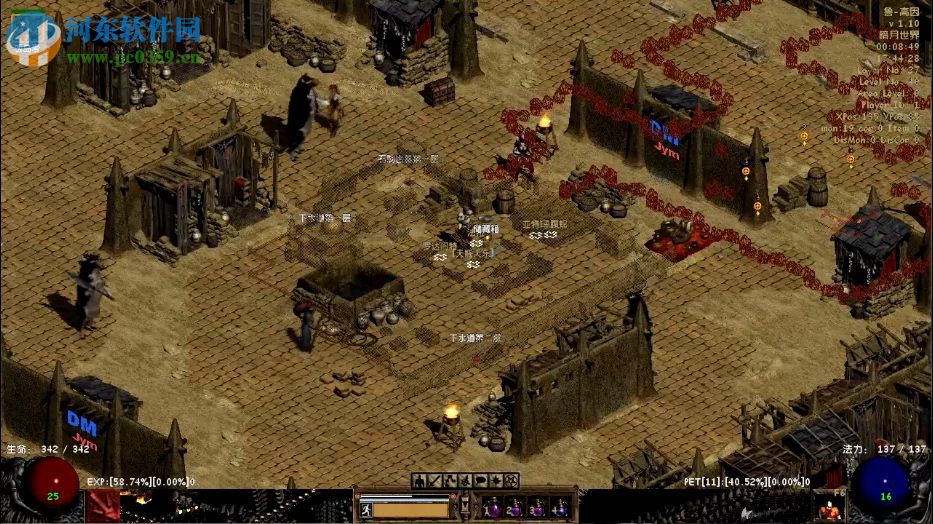Use the purple potion in belt slot 1

(x=493, y=507)
